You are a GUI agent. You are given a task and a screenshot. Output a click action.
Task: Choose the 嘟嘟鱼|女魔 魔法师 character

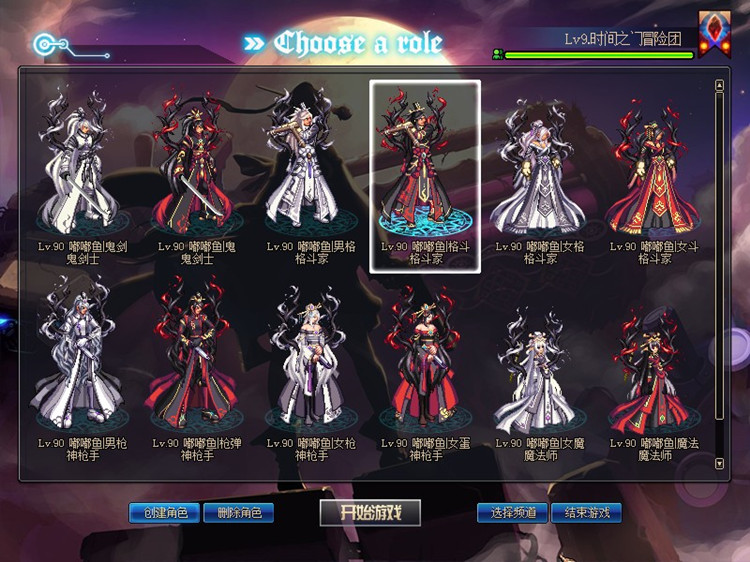[x=540, y=365]
